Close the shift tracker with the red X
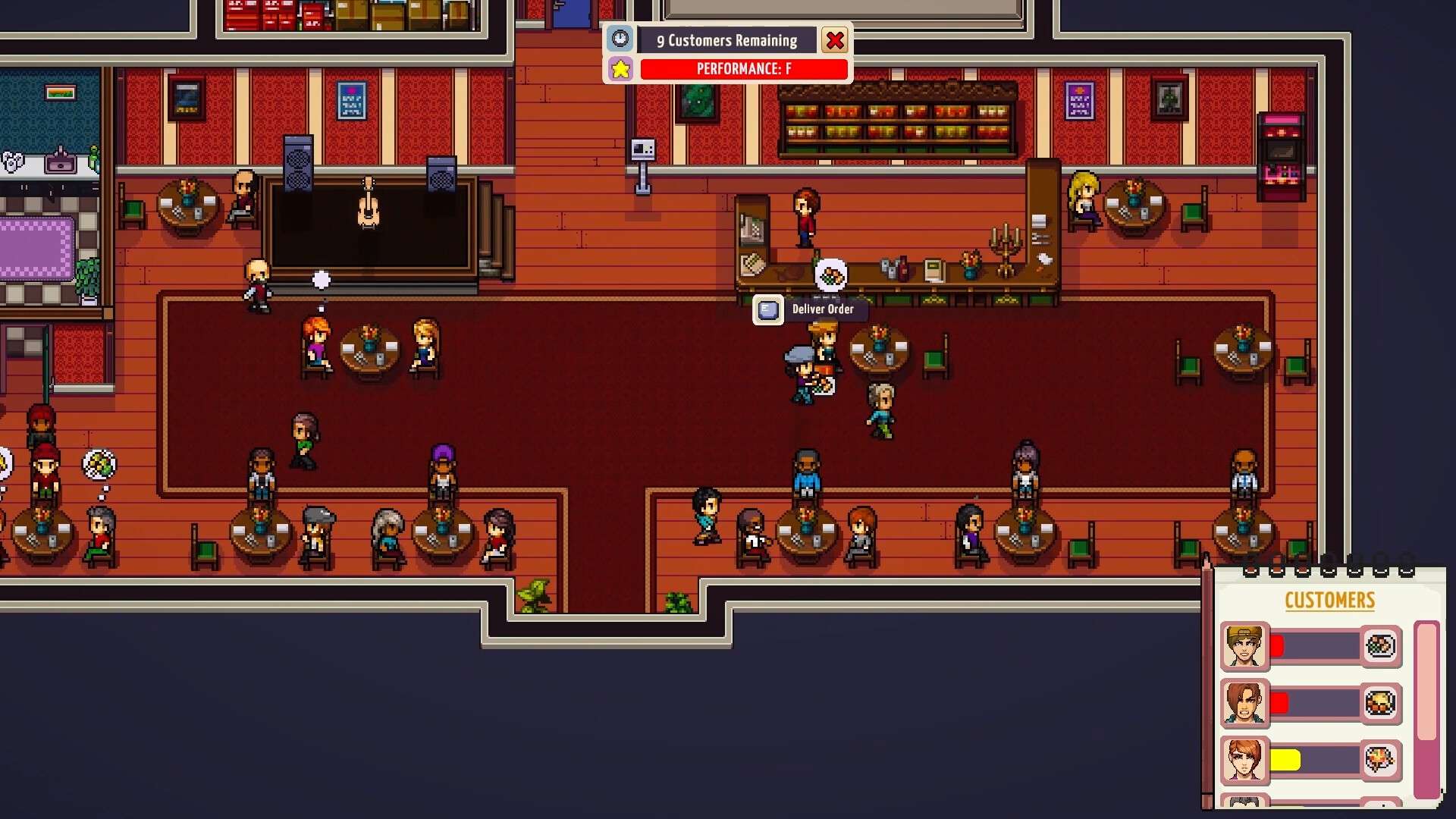 coord(835,40)
